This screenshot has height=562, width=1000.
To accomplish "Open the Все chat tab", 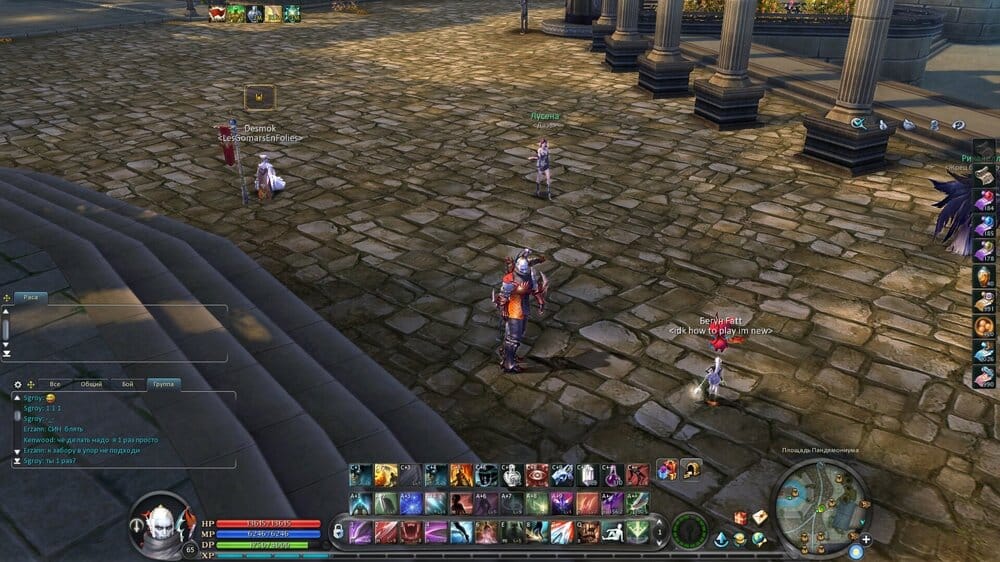I will [56, 384].
